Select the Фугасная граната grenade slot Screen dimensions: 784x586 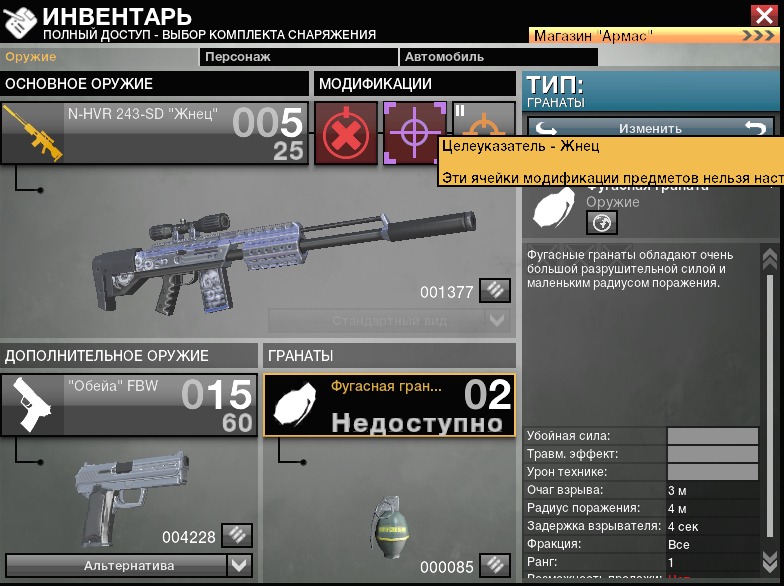[x=390, y=405]
